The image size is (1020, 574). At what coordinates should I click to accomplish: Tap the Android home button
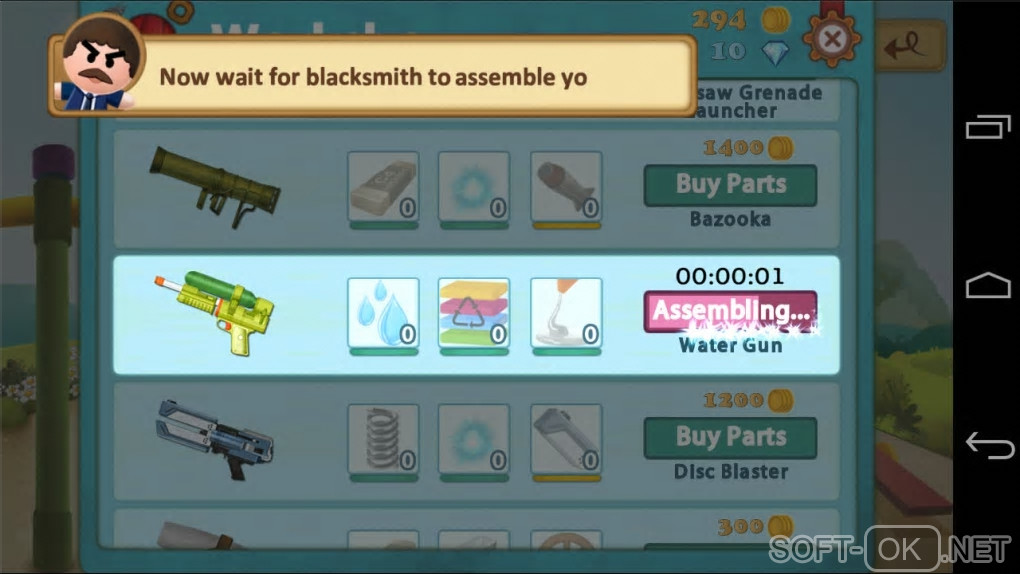[988, 287]
